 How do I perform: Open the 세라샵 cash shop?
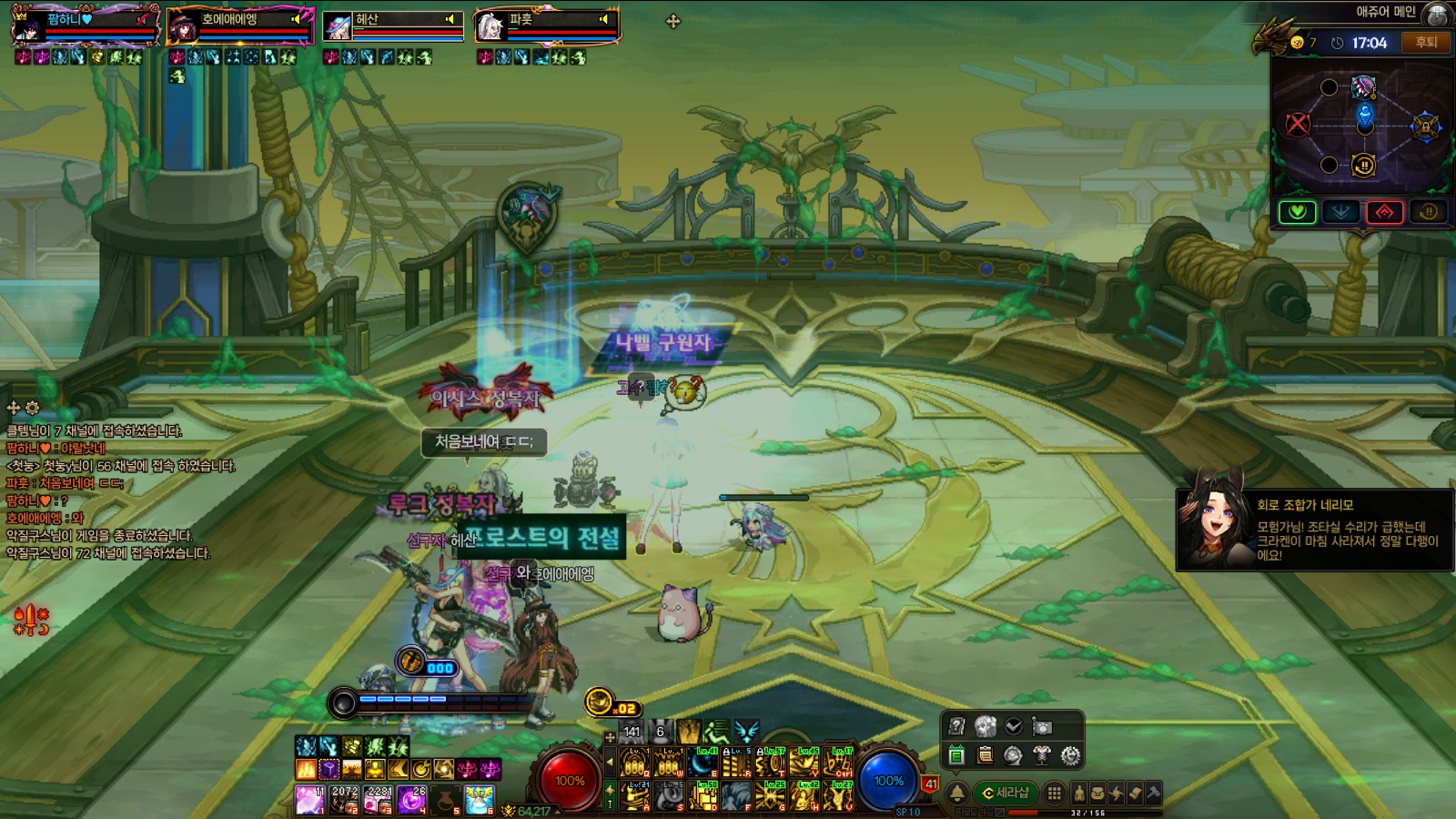point(1004,793)
